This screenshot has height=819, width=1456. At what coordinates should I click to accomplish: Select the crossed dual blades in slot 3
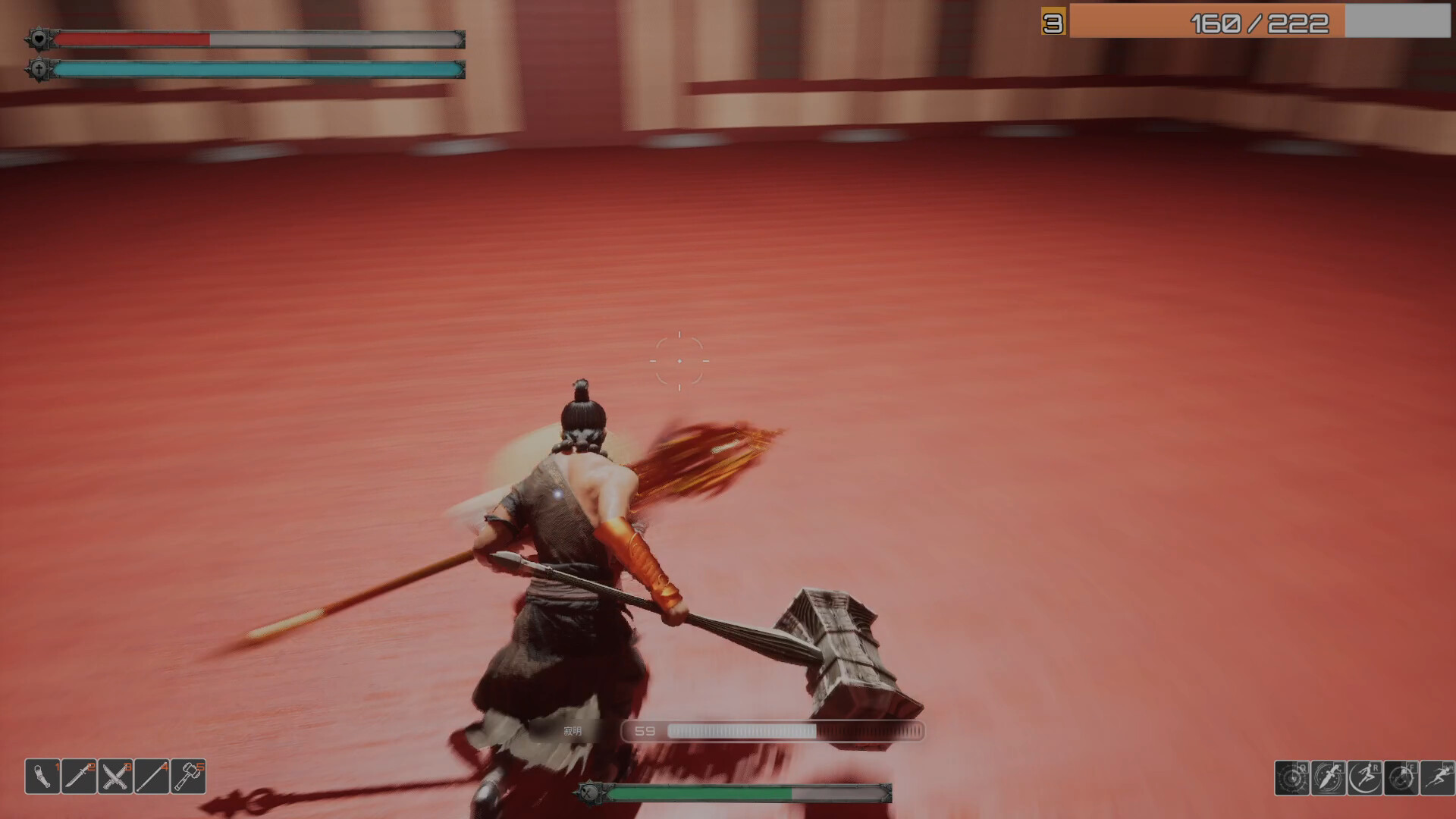[115, 776]
